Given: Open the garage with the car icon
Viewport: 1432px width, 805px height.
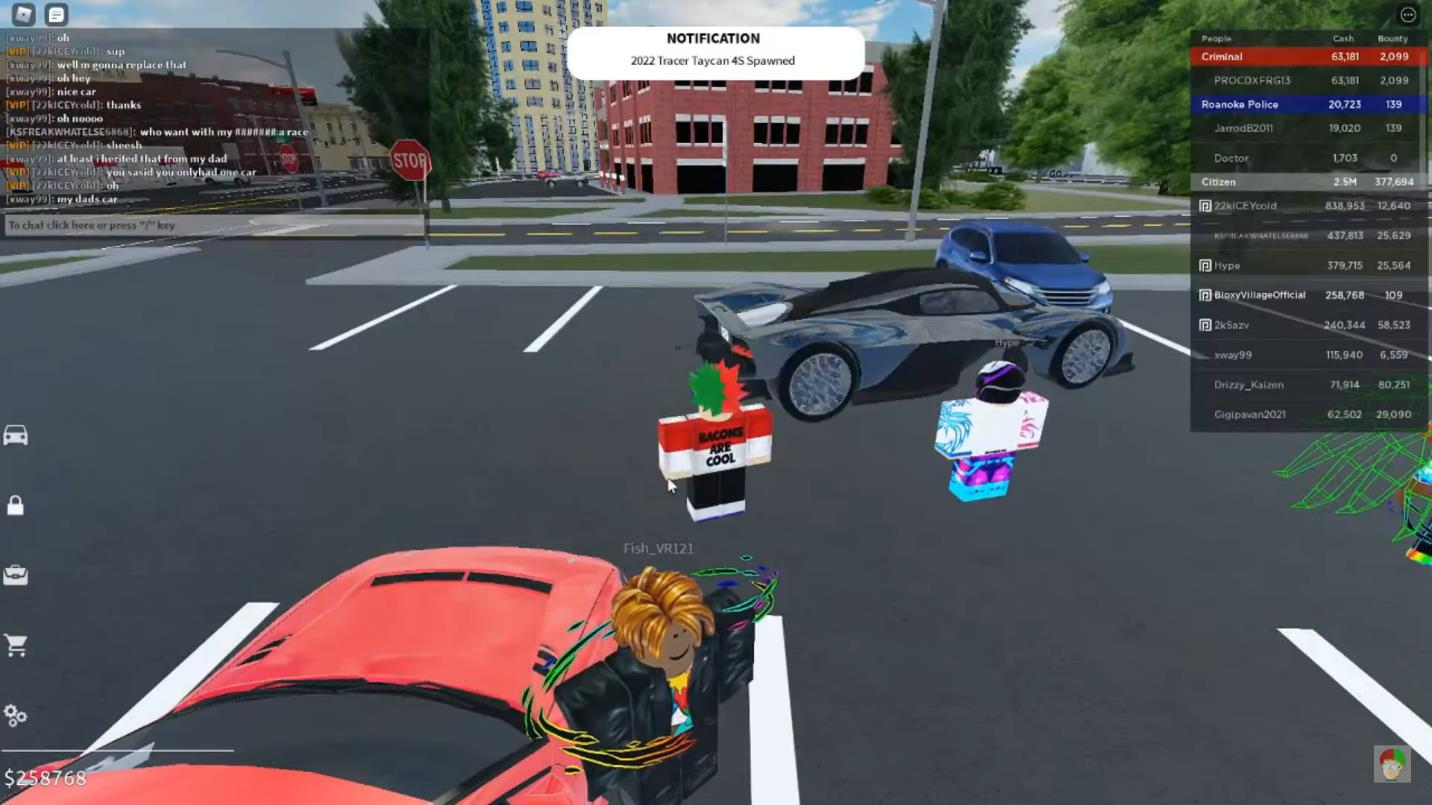Looking at the screenshot, I should (15, 437).
